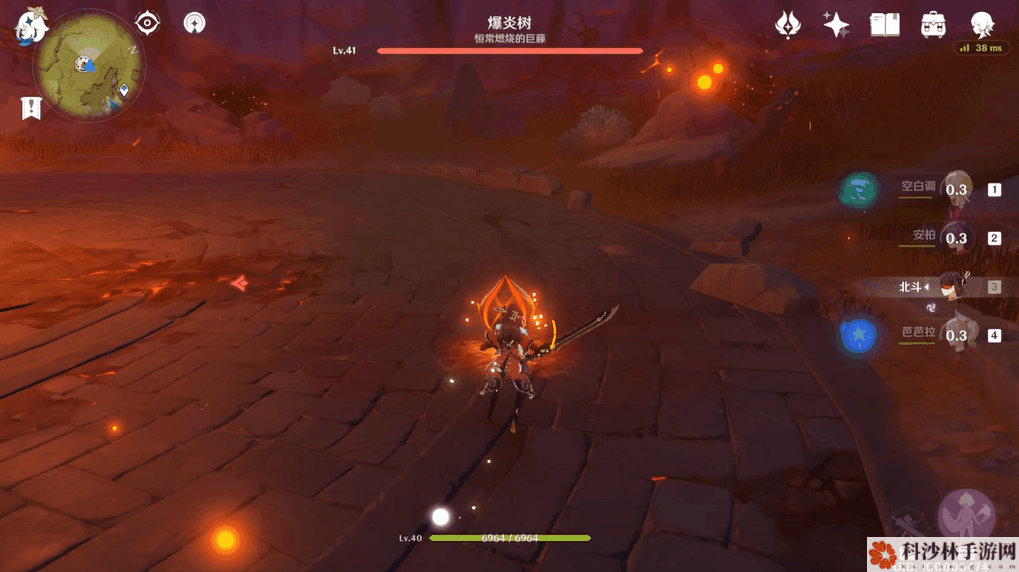Click the eye-shaped icon beside the minimap
The width and height of the screenshot is (1019, 572).
coord(148,22)
